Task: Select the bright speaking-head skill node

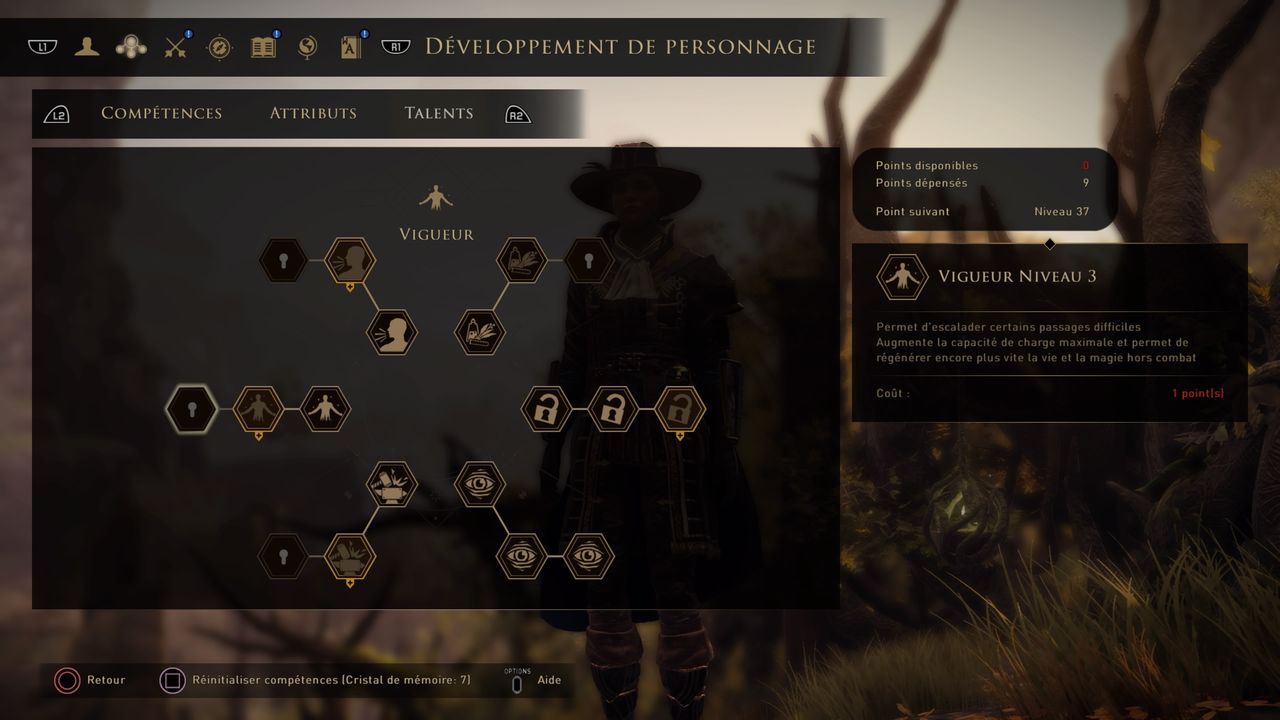Action: click(392, 333)
